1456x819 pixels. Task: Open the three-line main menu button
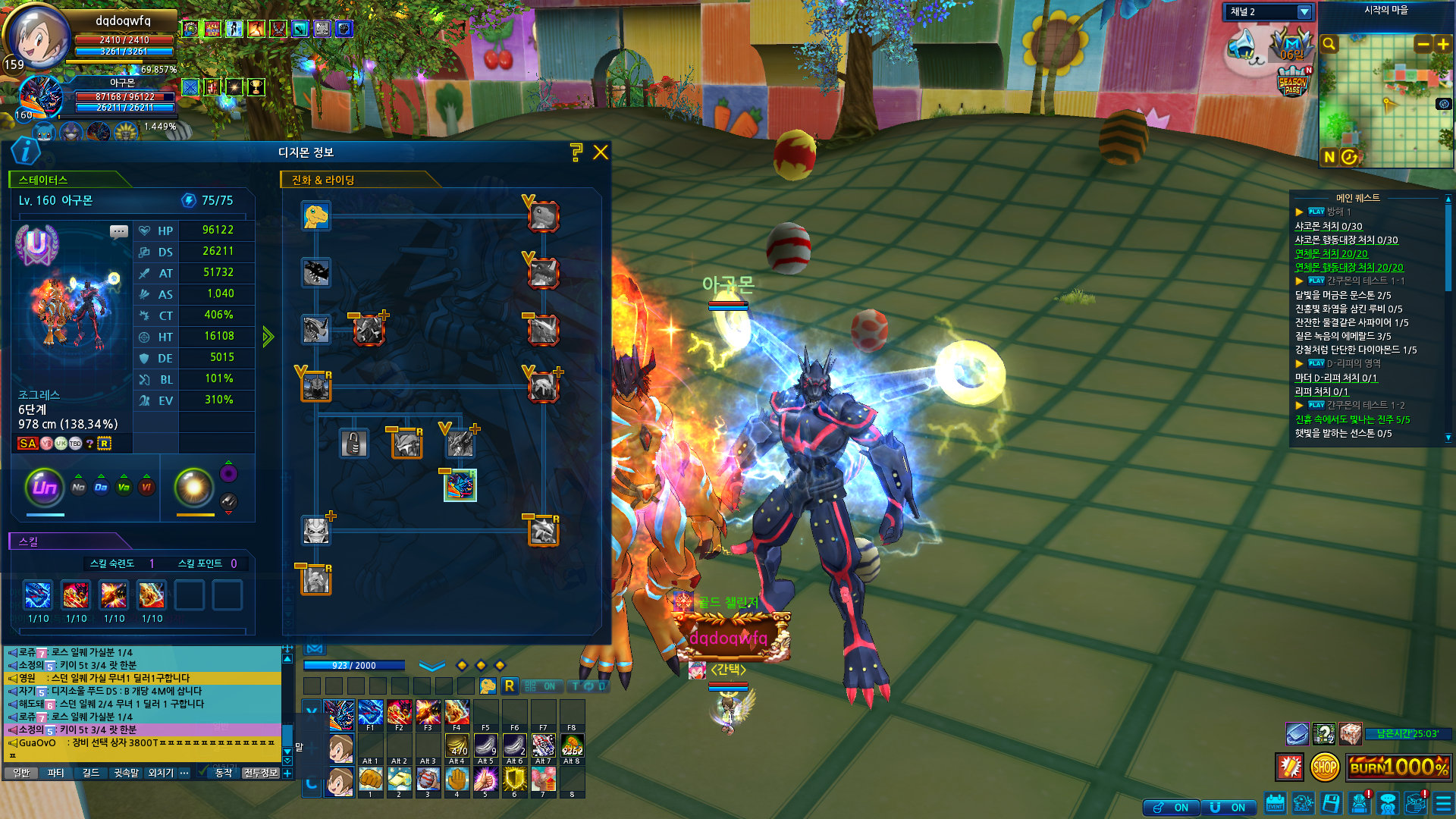point(1442,804)
